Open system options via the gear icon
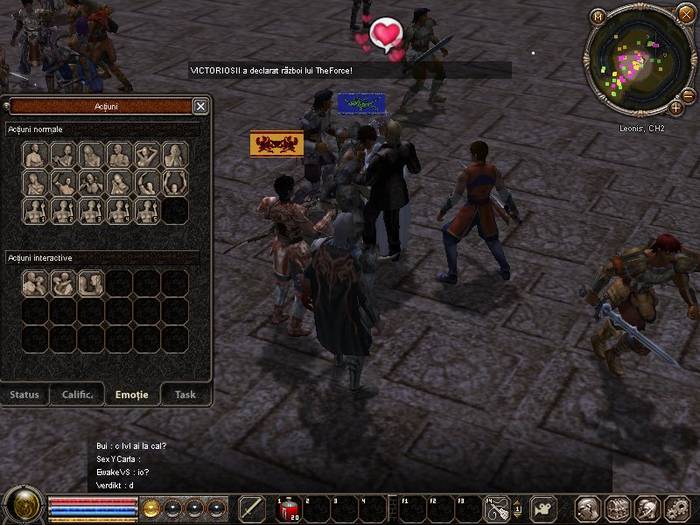Image resolution: width=700 pixels, height=525 pixels. [x=678, y=509]
